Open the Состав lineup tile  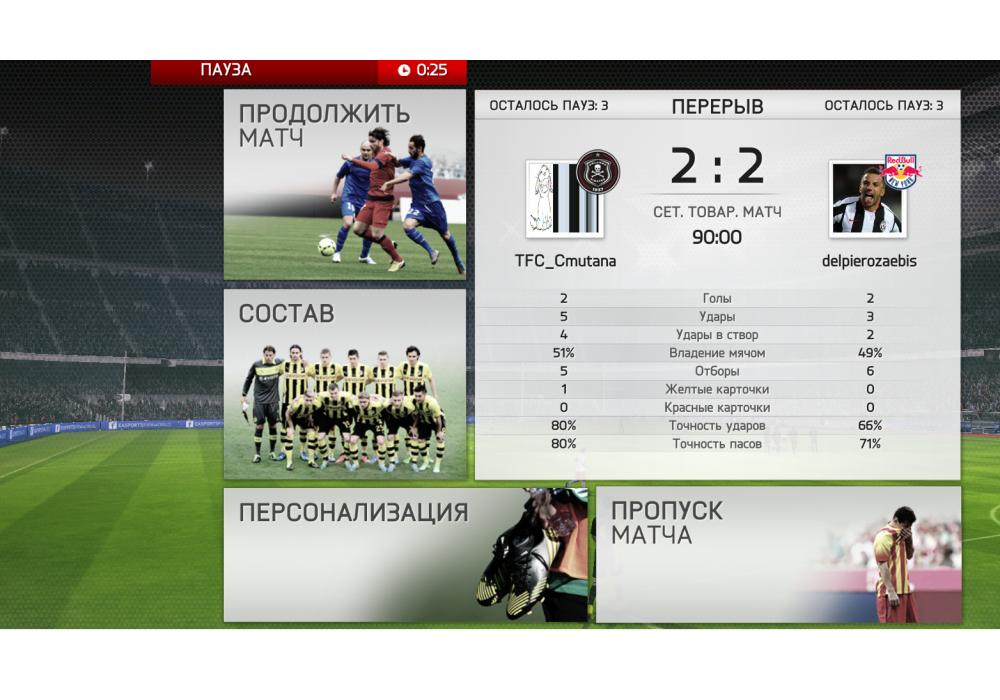coord(344,384)
